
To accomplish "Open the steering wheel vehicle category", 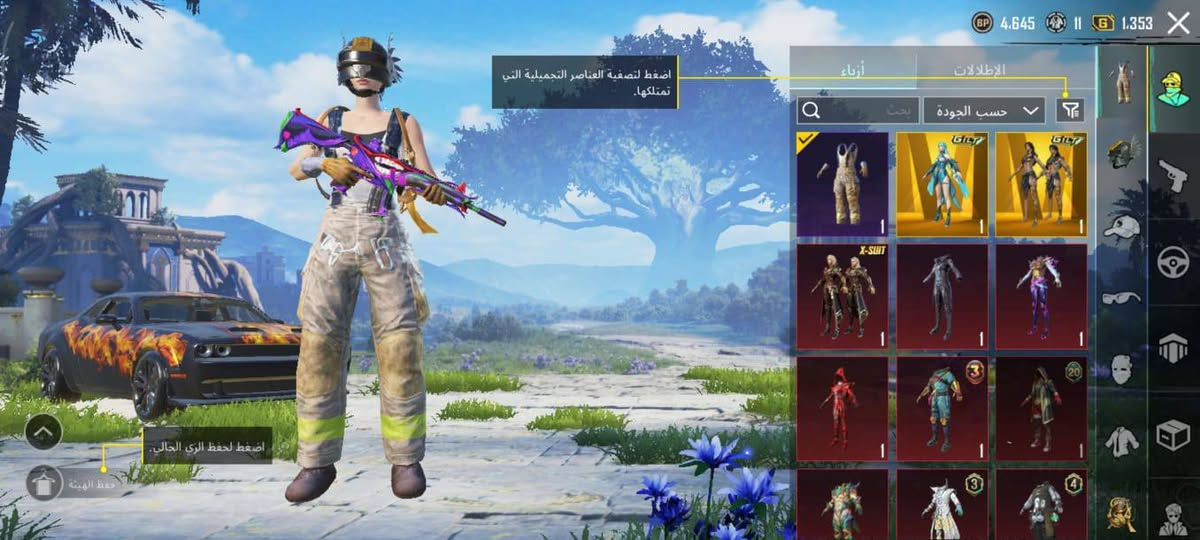I will (x=1172, y=263).
